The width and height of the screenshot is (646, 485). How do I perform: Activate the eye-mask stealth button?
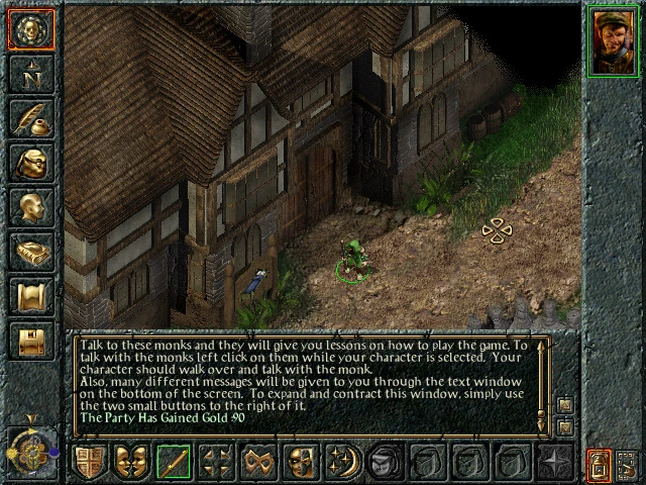257,462
